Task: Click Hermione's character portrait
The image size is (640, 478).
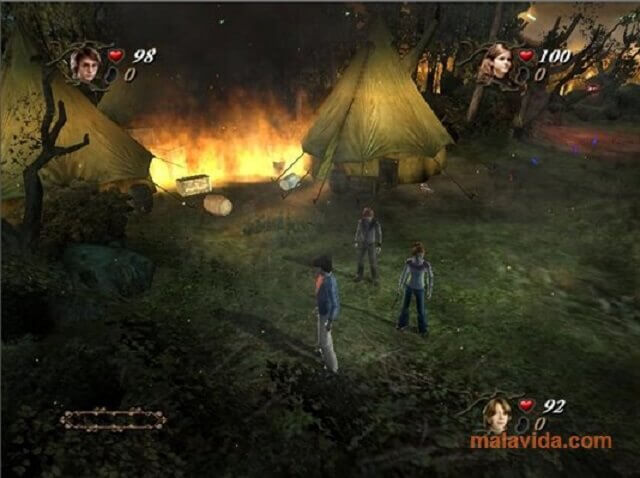Action: pyautogui.click(x=495, y=62)
